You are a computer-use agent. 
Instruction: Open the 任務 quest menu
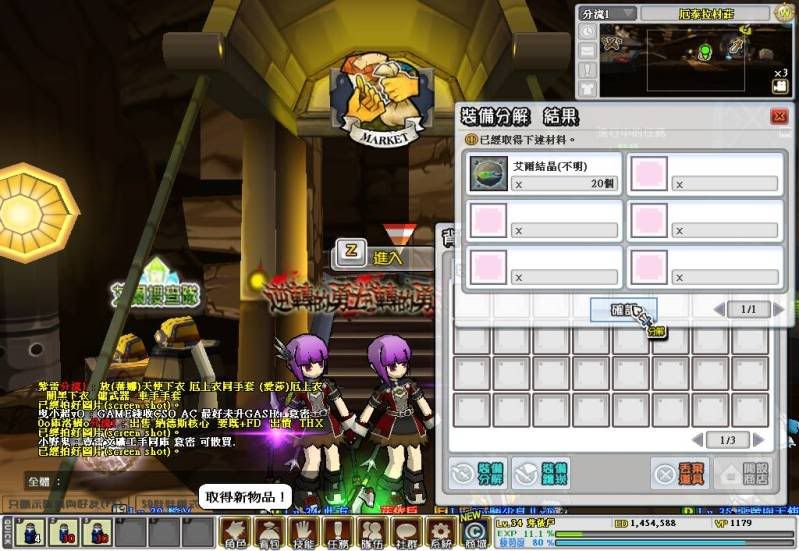tap(338, 531)
